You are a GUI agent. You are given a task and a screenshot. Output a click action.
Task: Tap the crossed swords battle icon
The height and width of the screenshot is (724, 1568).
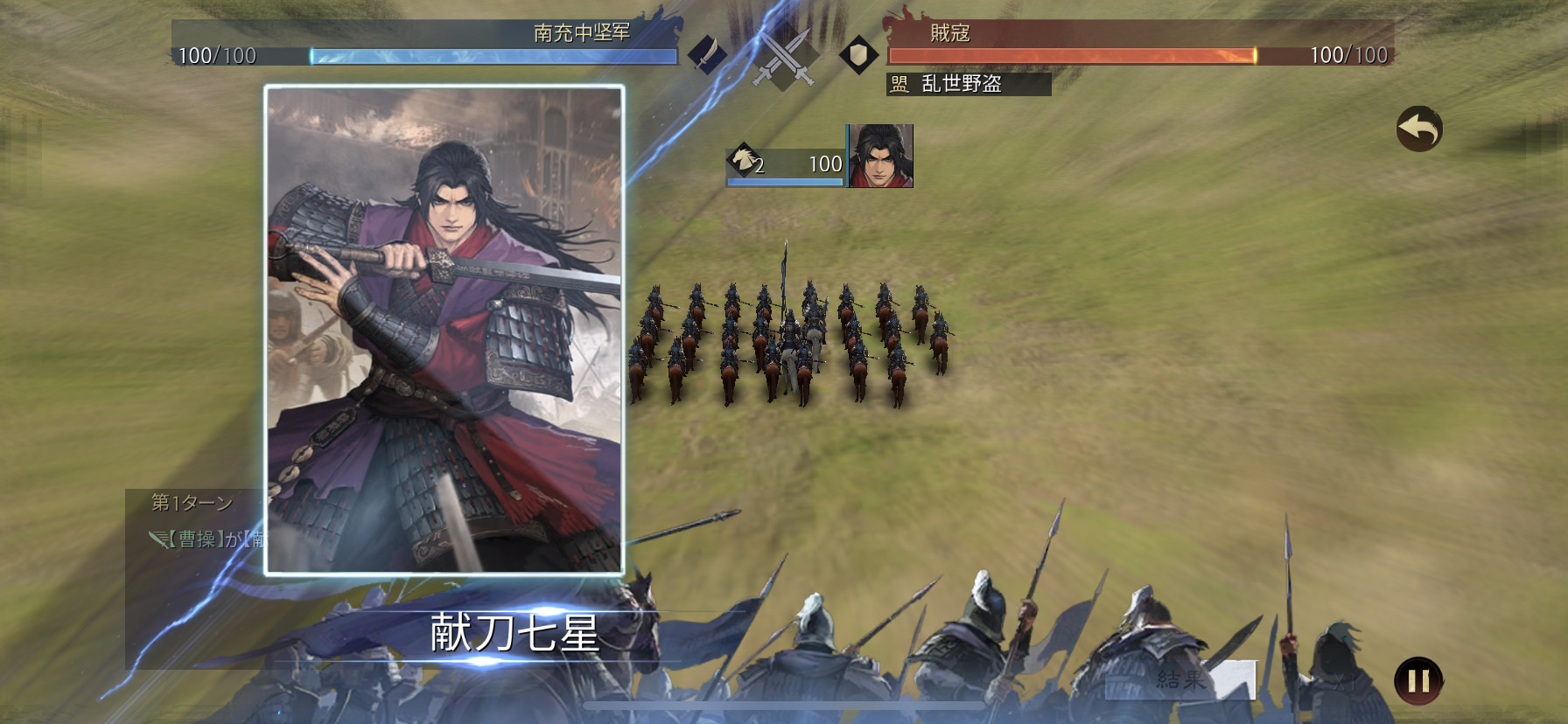785,58
